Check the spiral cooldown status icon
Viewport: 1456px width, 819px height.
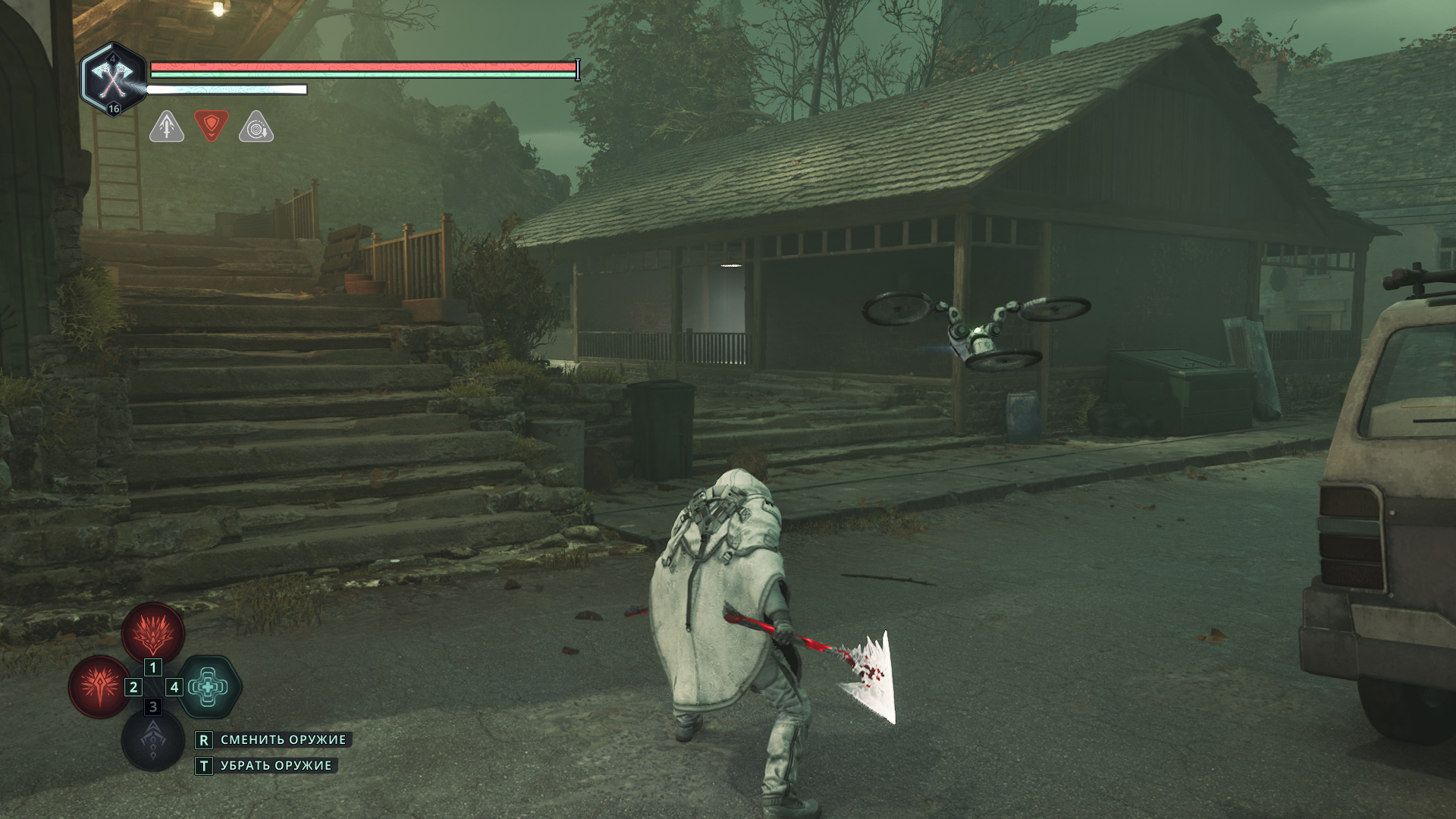click(x=256, y=127)
